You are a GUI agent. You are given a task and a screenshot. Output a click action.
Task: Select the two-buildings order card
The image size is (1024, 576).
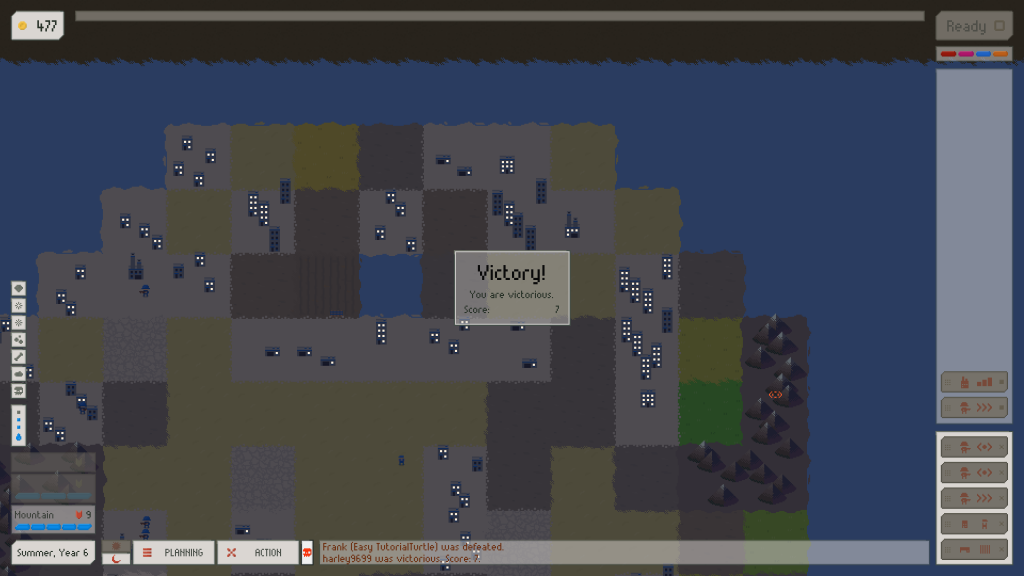973,523
